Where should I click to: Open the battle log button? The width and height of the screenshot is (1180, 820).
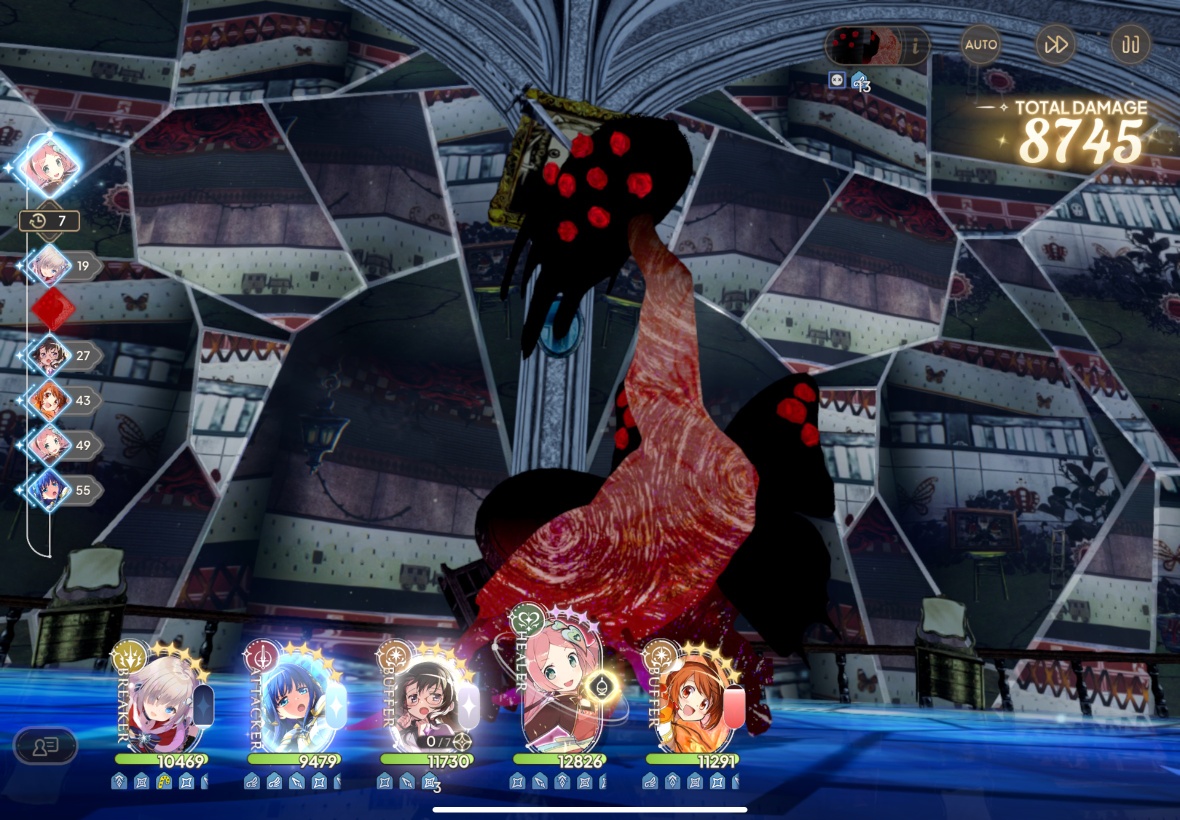click(45, 745)
